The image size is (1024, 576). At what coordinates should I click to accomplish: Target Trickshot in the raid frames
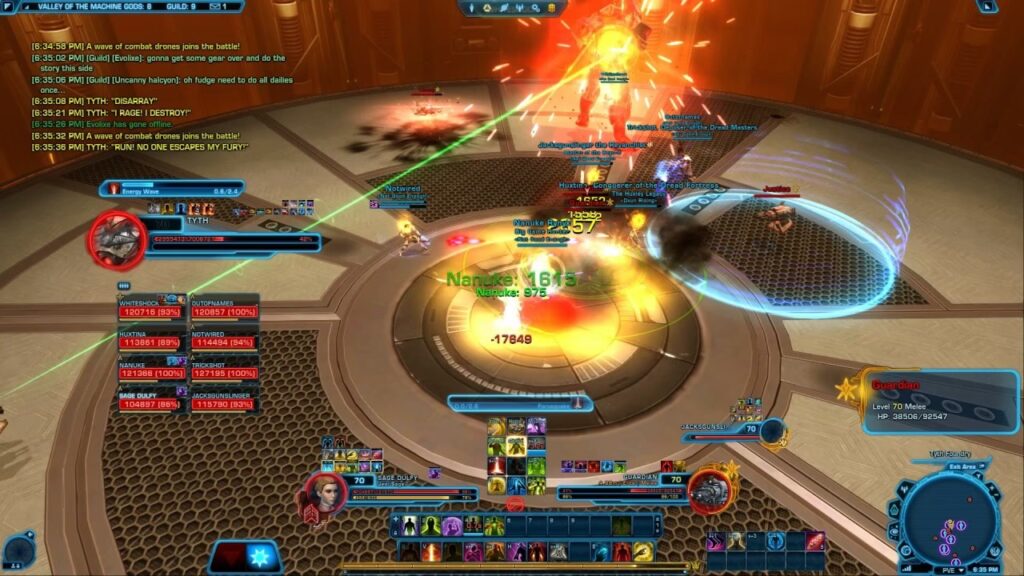click(223, 371)
